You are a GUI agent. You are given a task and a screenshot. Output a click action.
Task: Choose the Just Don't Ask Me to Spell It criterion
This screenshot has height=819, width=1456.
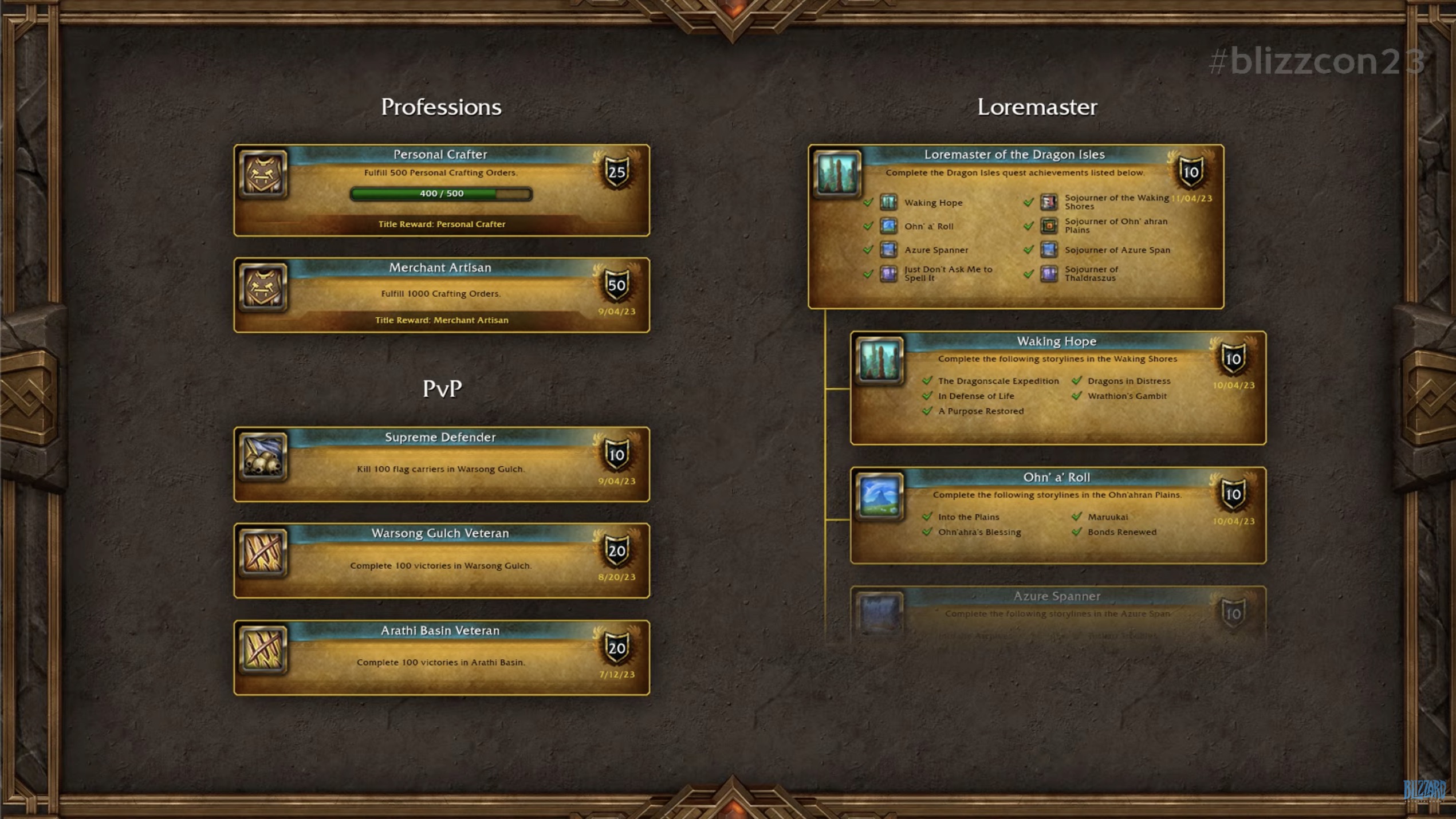click(948, 274)
